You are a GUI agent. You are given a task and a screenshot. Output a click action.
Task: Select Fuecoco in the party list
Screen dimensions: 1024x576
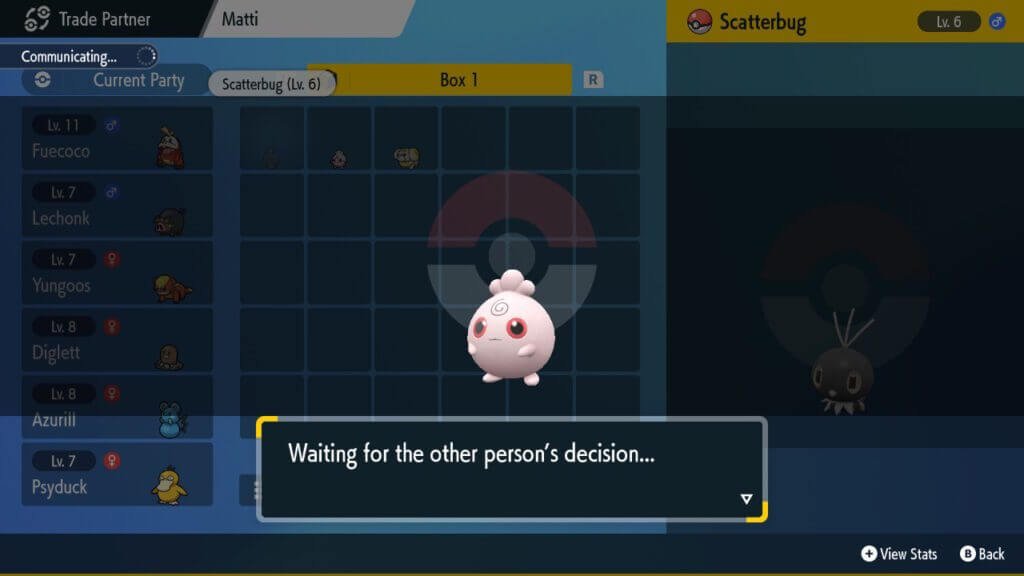[117, 139]
